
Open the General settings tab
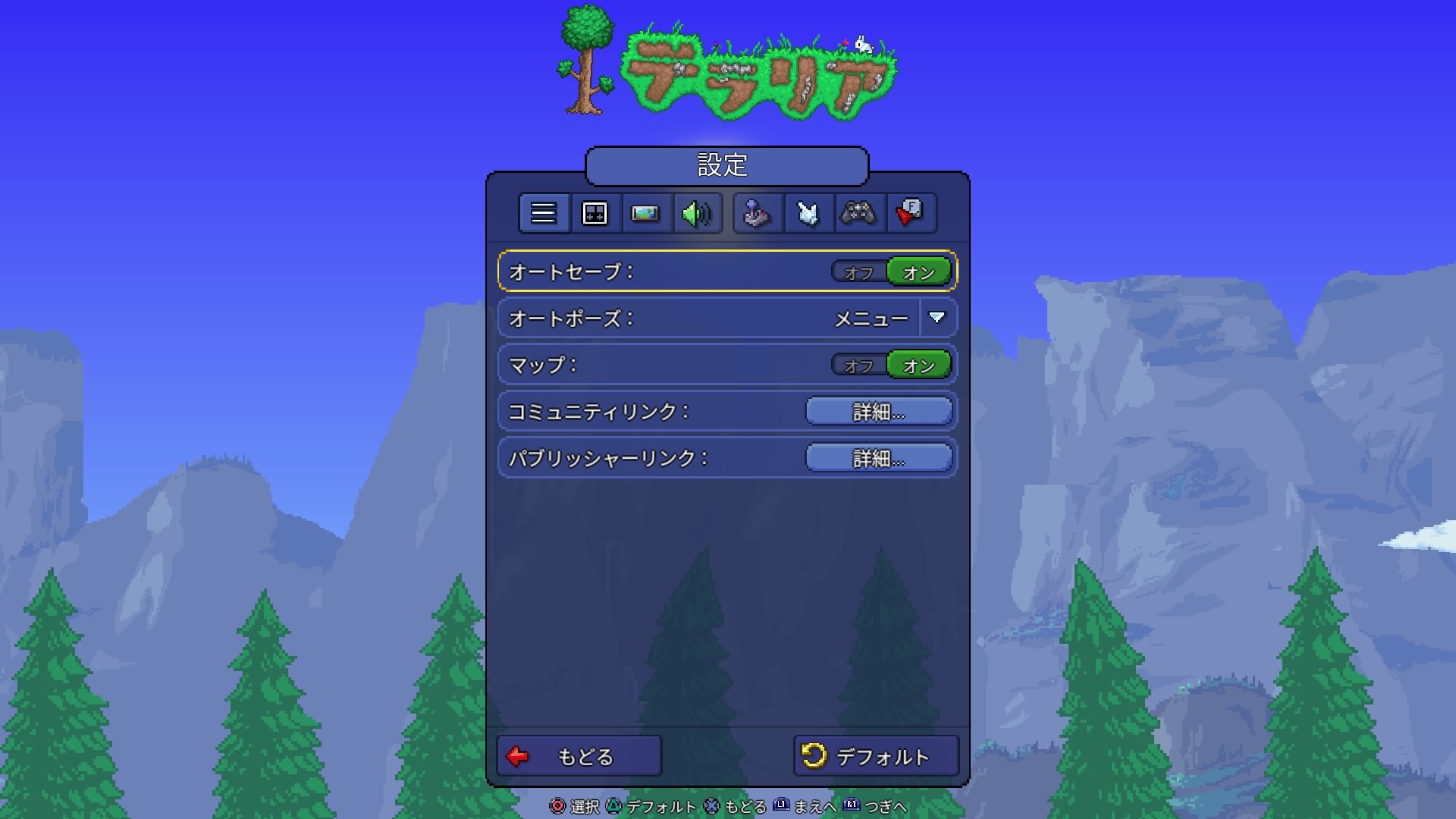[x=543, y=213]
